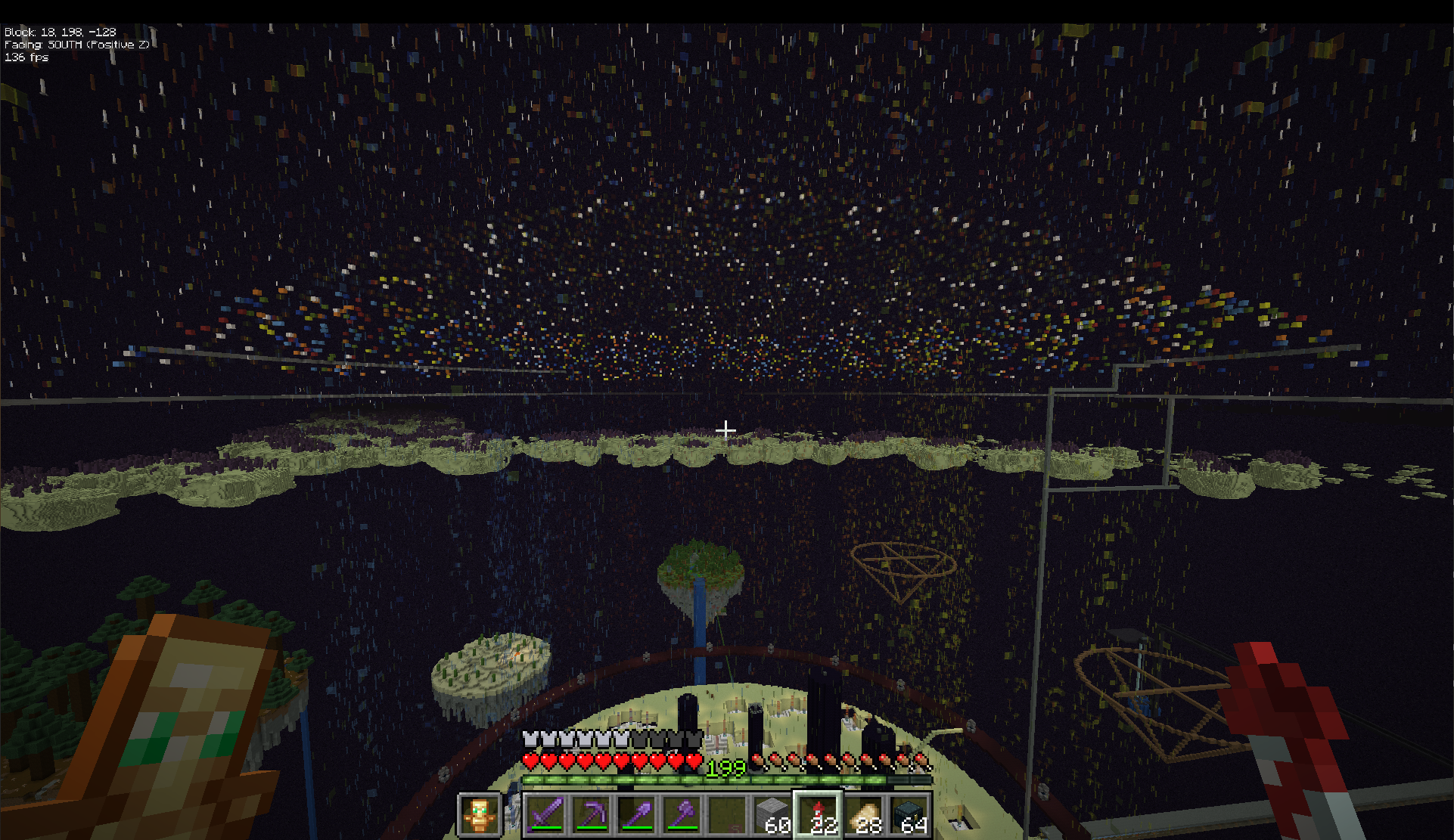
Task: Select the stone brick stack of 60
Action: pos(772,815)
